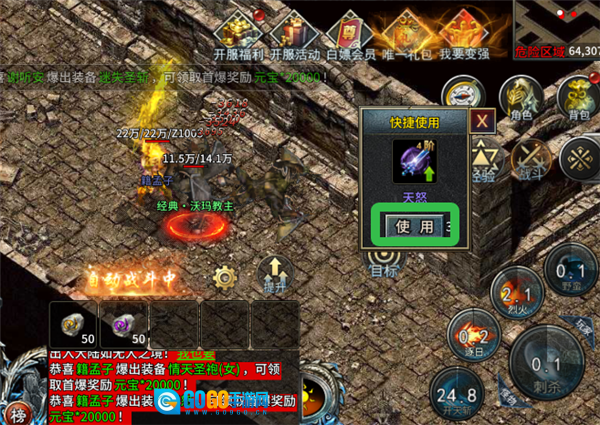
Task: Activate the 烈火 fire skill
Action: coord(516,294)
